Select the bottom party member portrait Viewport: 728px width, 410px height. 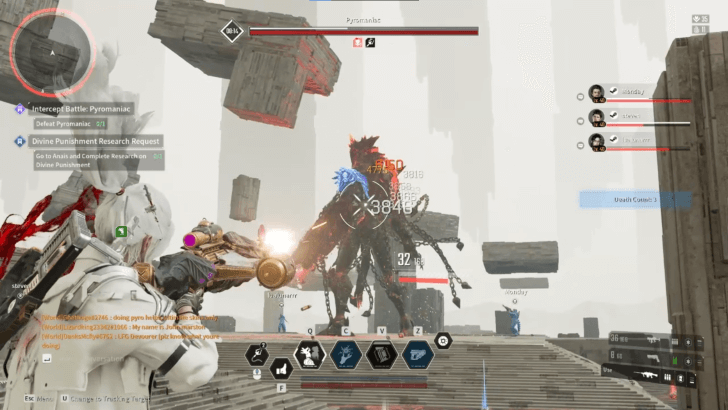(597, 141)
